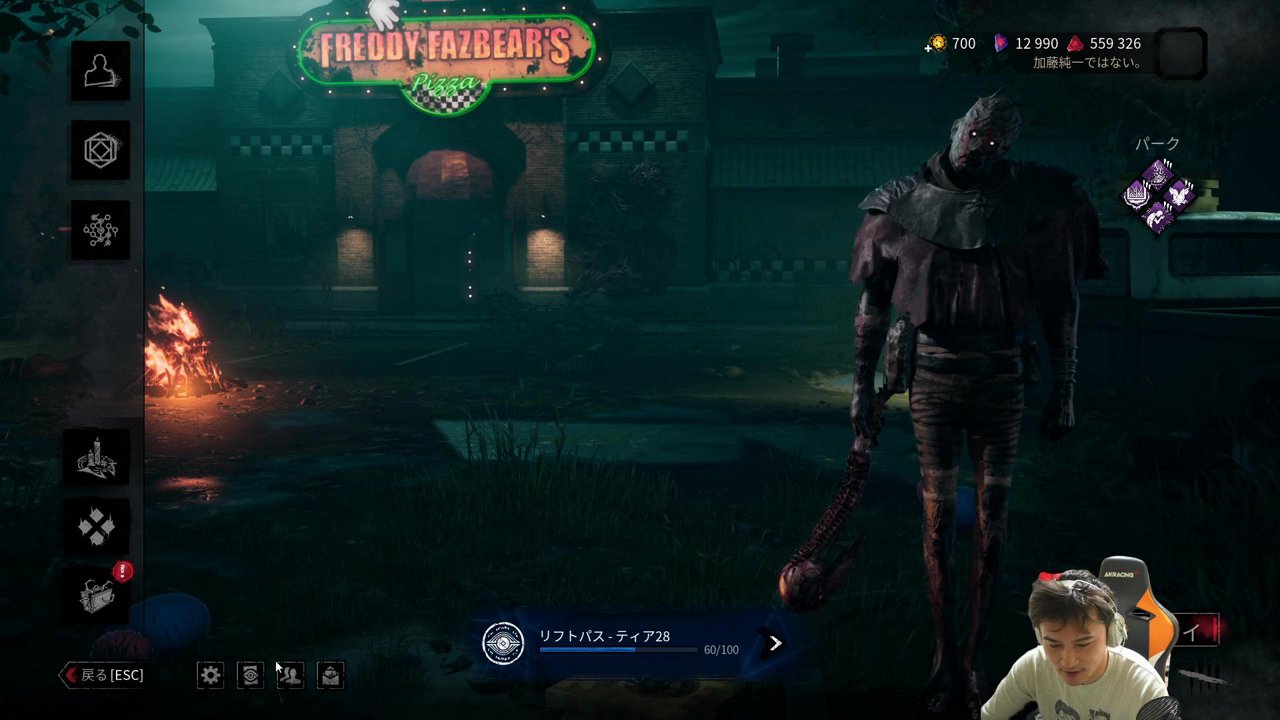Open the character selection silhouette icon
1280x720 pixels.
[100, 71]
